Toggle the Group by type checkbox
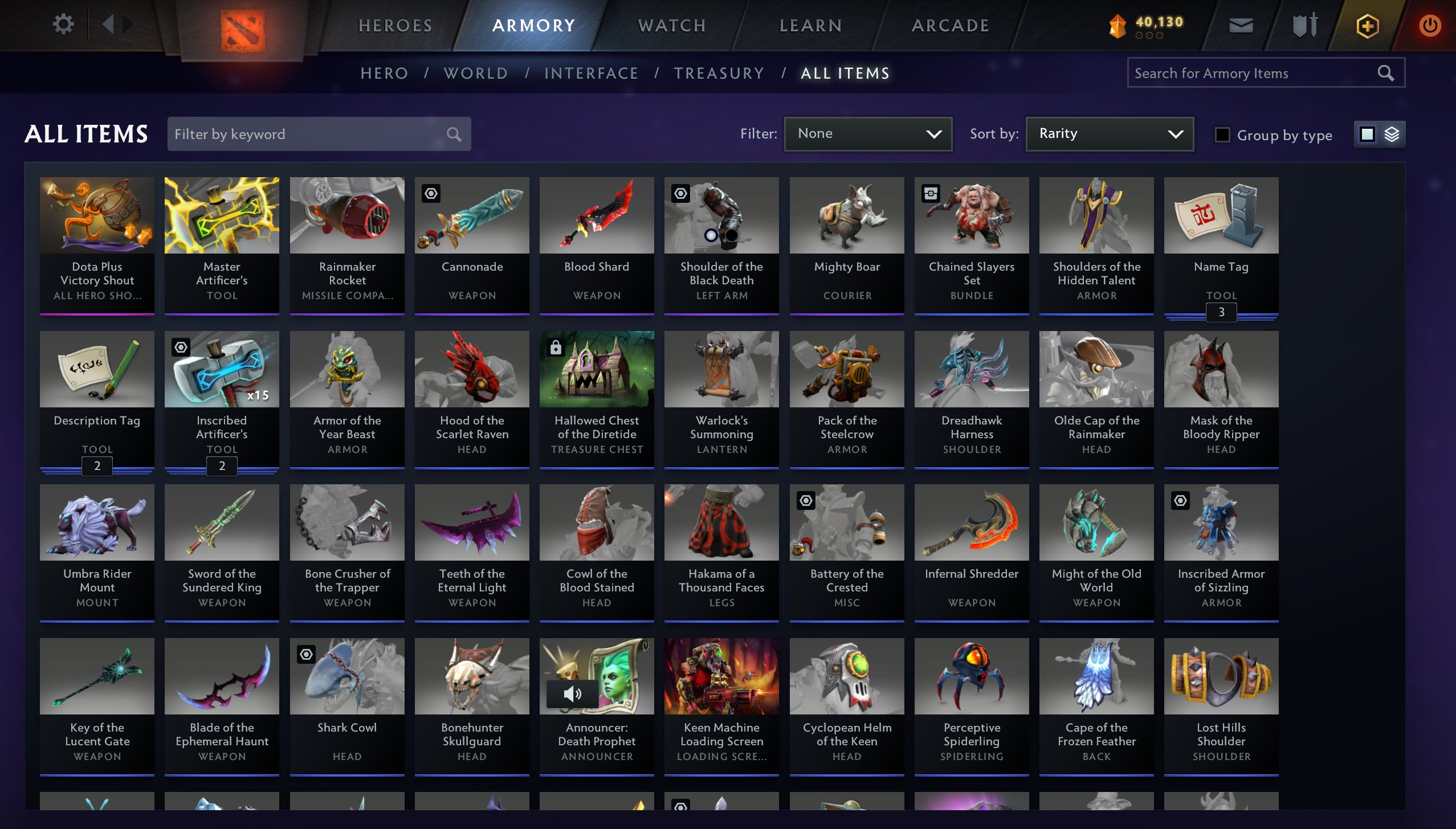Screen dimensions: 1456x829 [x=1222, y=135]
